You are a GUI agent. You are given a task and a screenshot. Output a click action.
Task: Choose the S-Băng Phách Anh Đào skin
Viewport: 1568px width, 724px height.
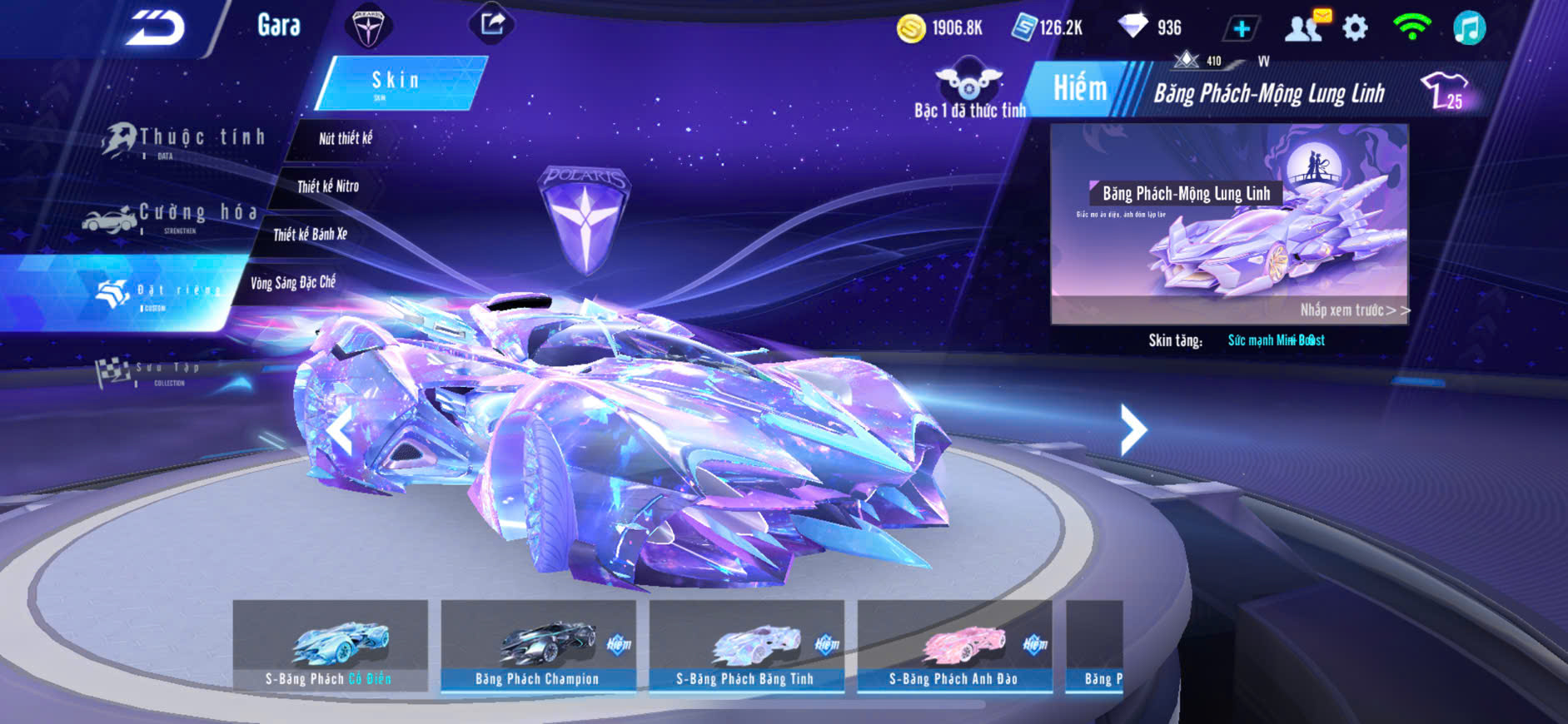click(x=954, y=647)
